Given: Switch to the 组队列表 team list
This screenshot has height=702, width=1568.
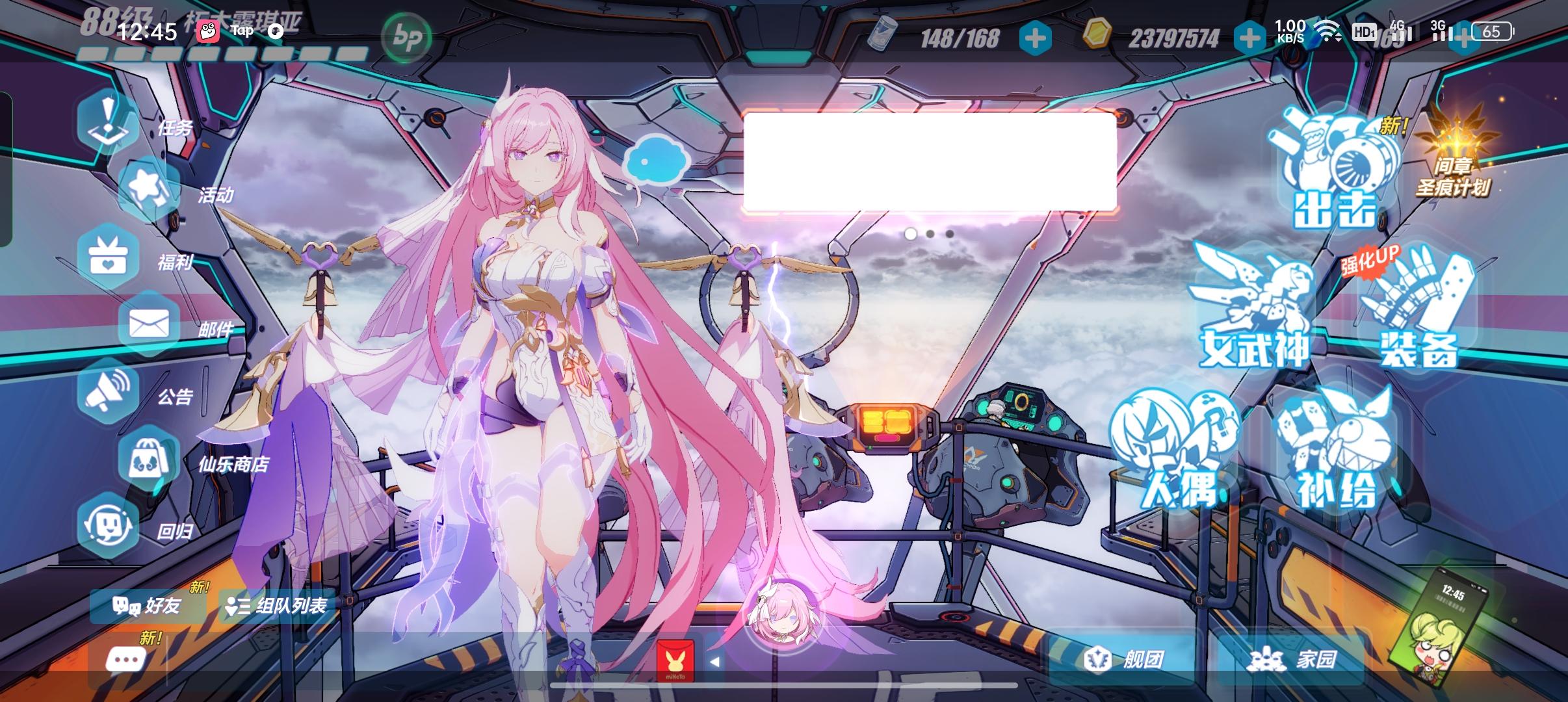Looking at the screenshot, I should tap(280, 606).
